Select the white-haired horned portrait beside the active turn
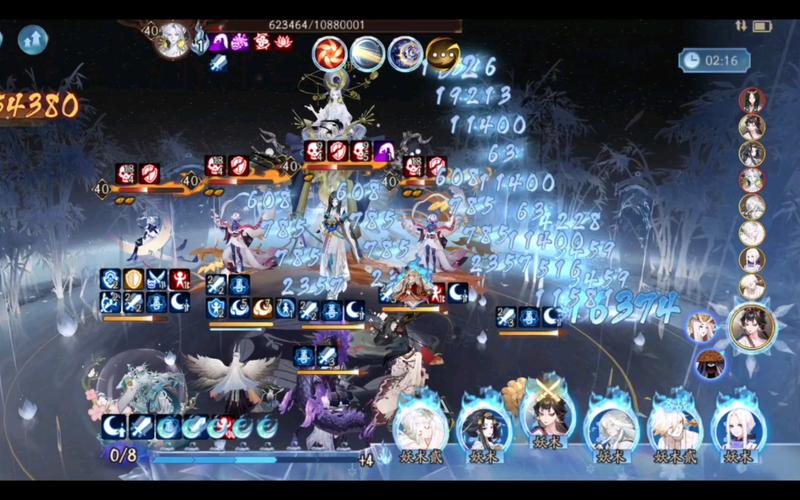Image resolution: width=800 pixels, height=500 pixels. 703,327
